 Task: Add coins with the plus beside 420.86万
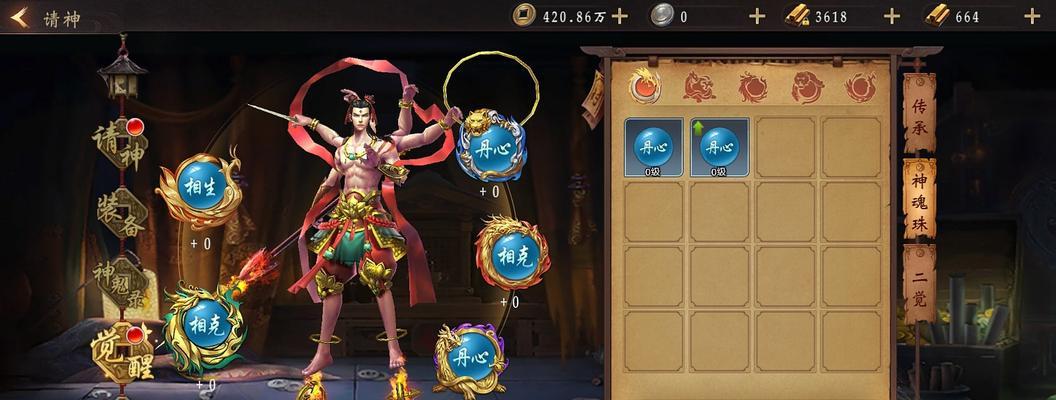pyautogui.click(x=619, y=16)
